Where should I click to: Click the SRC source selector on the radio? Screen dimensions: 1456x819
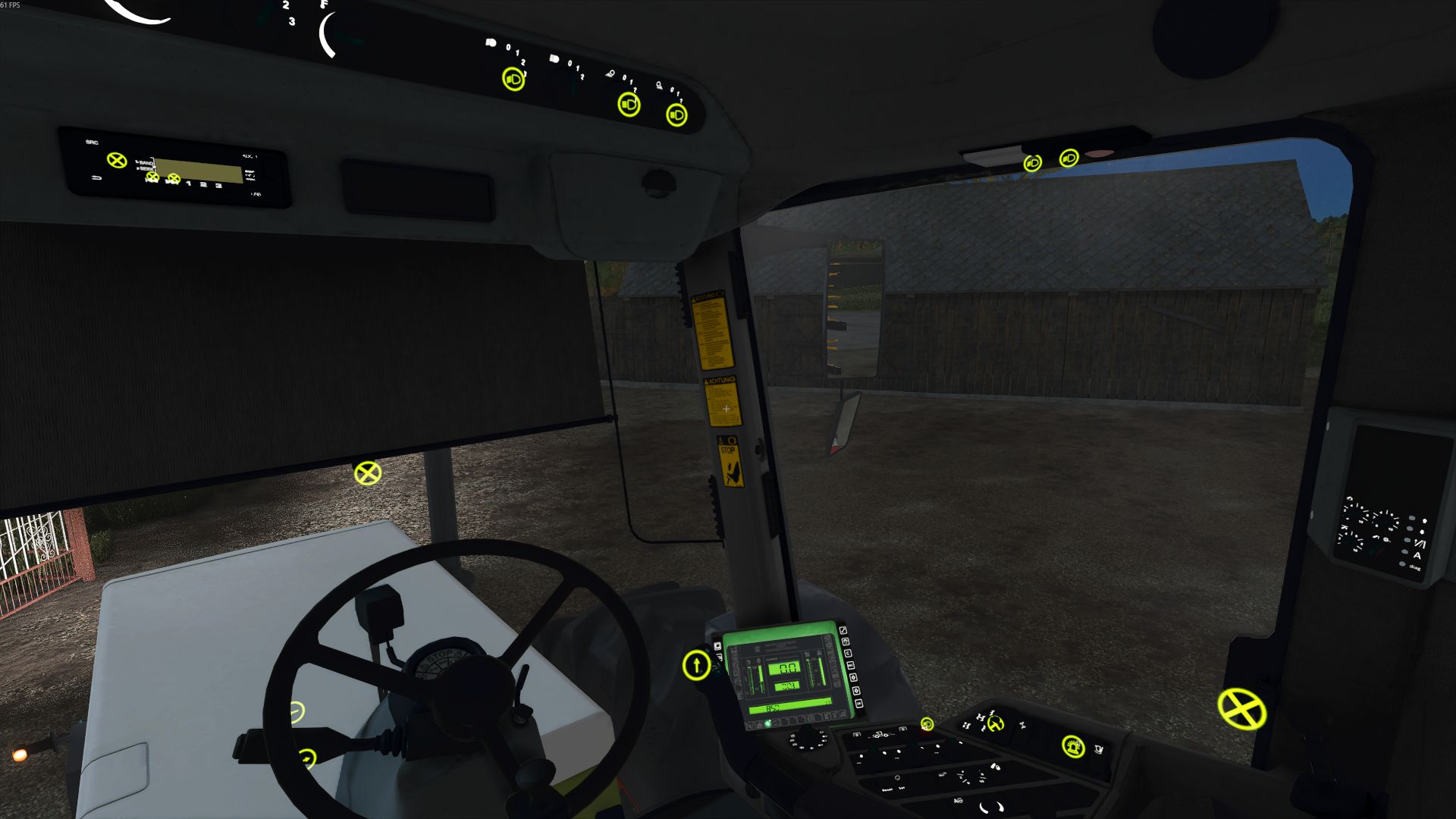coord(91,143)
